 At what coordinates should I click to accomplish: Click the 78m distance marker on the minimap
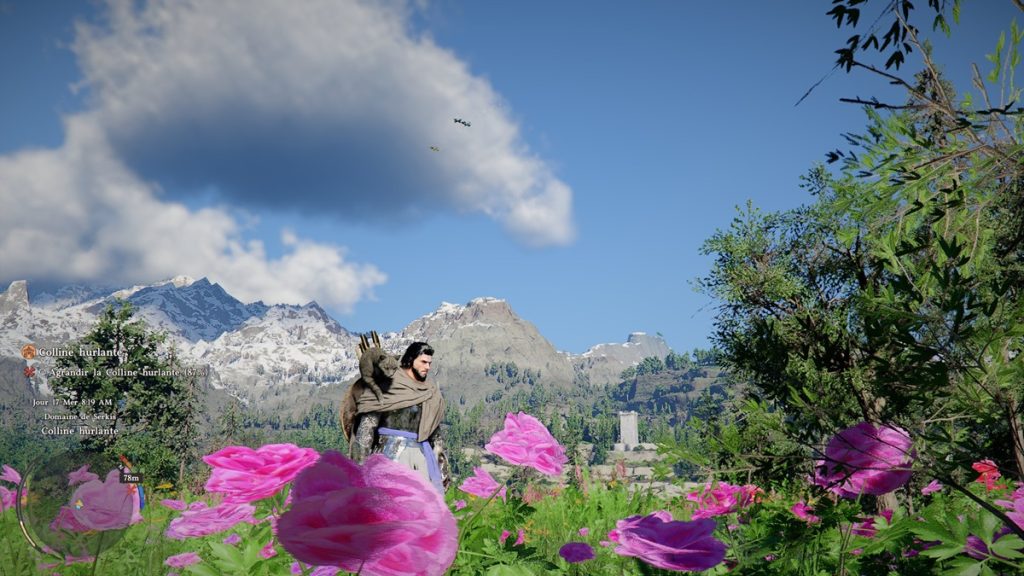point(130,477)
